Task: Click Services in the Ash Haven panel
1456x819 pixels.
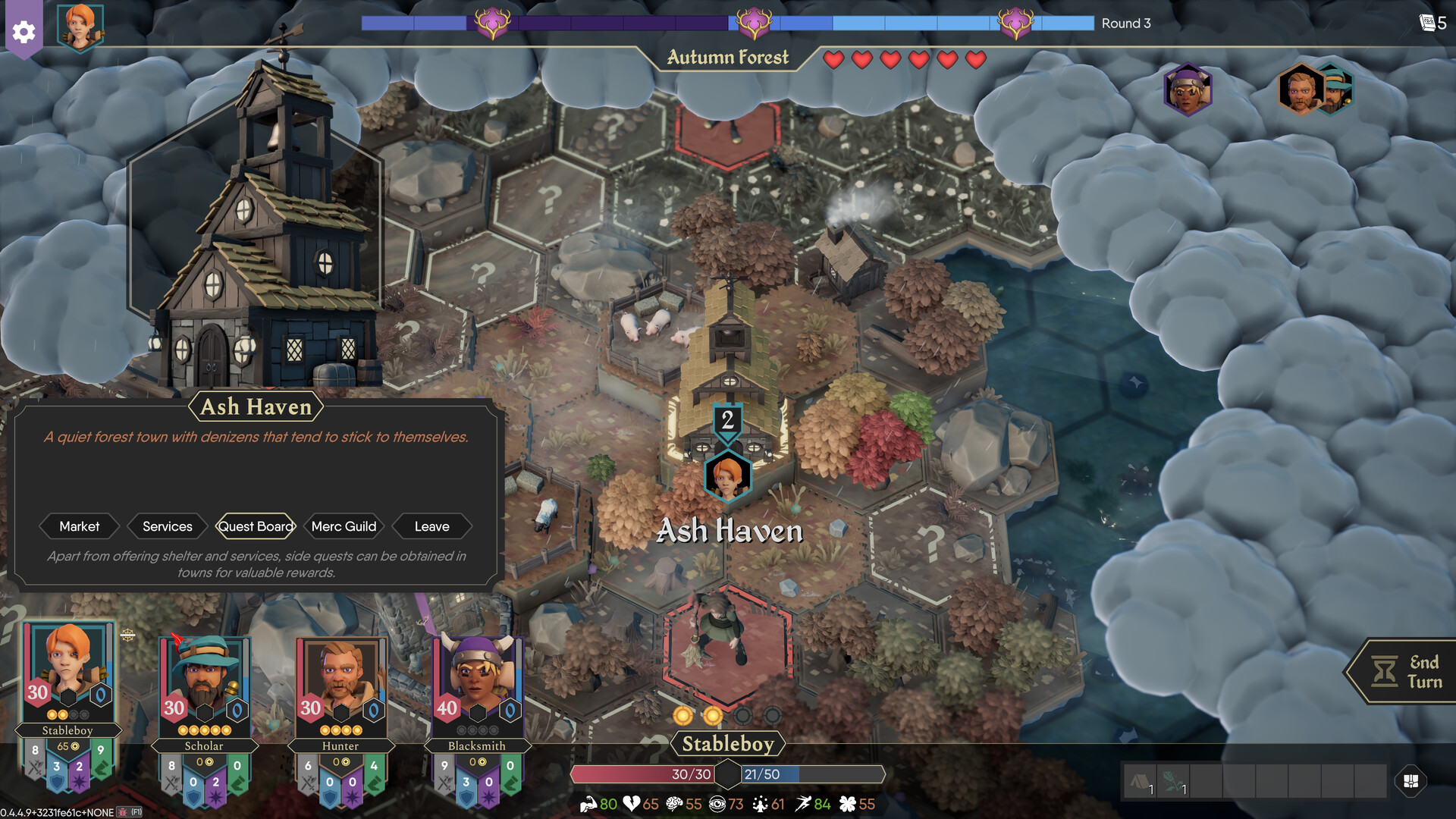Action: click(x=167, y=526)
